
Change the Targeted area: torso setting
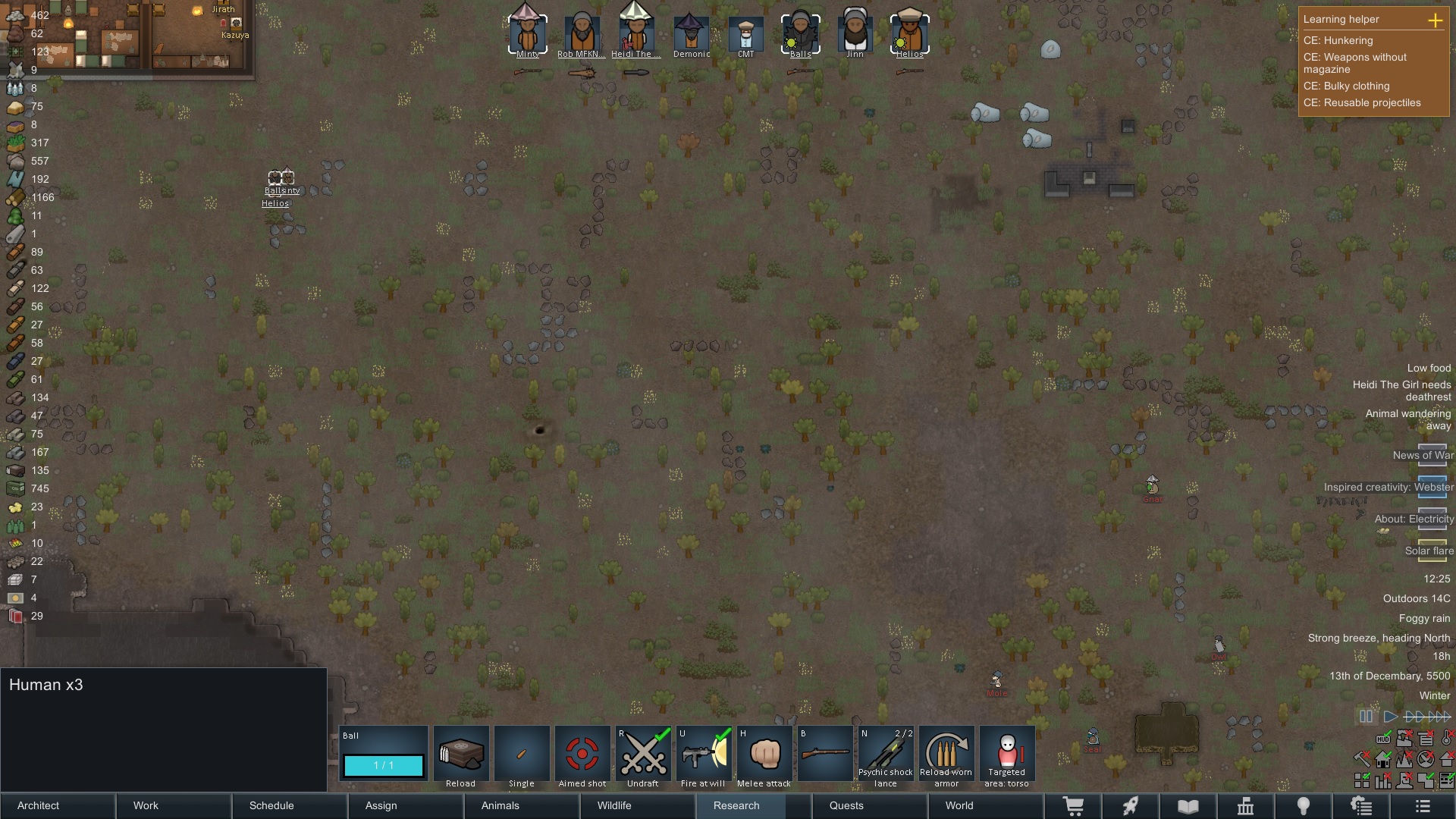[x=1007, y=755]
